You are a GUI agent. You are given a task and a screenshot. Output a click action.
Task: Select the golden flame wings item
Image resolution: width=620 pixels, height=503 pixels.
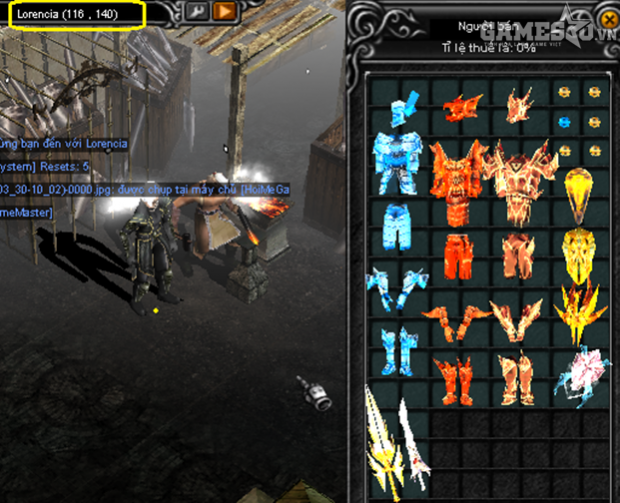click(x=580, y=300)
